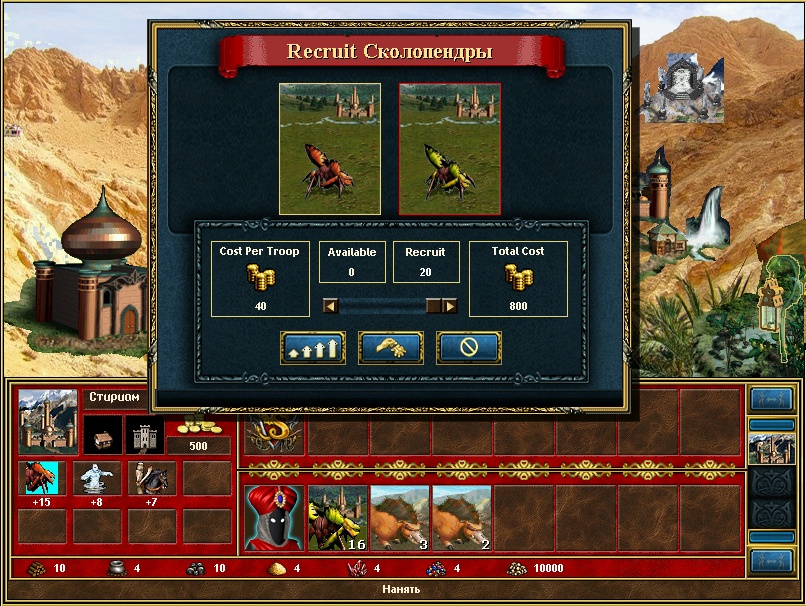
Task: Select the red creature growth +15 icon
Action: coord(41,478)
